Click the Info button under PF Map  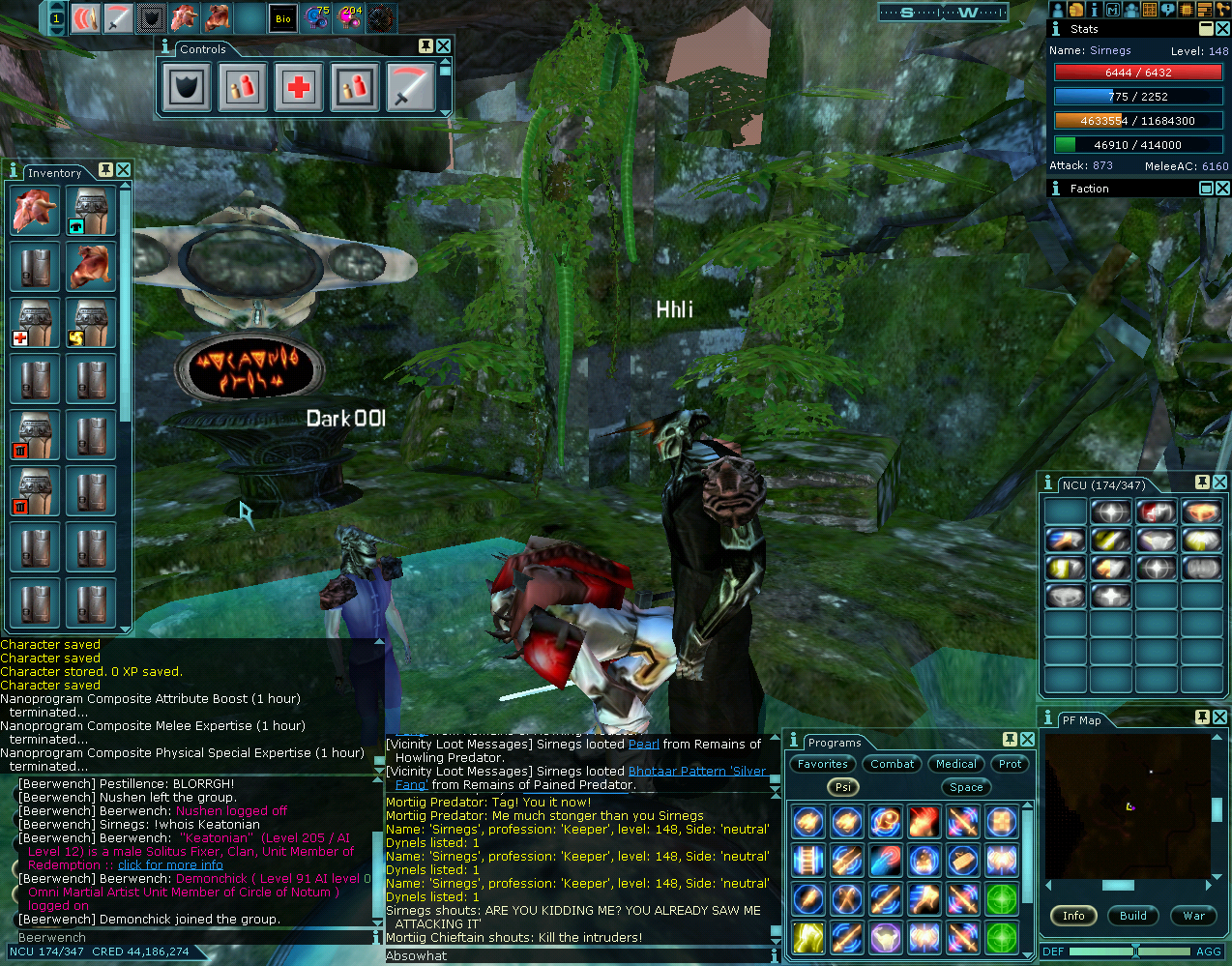(1073, 916)
